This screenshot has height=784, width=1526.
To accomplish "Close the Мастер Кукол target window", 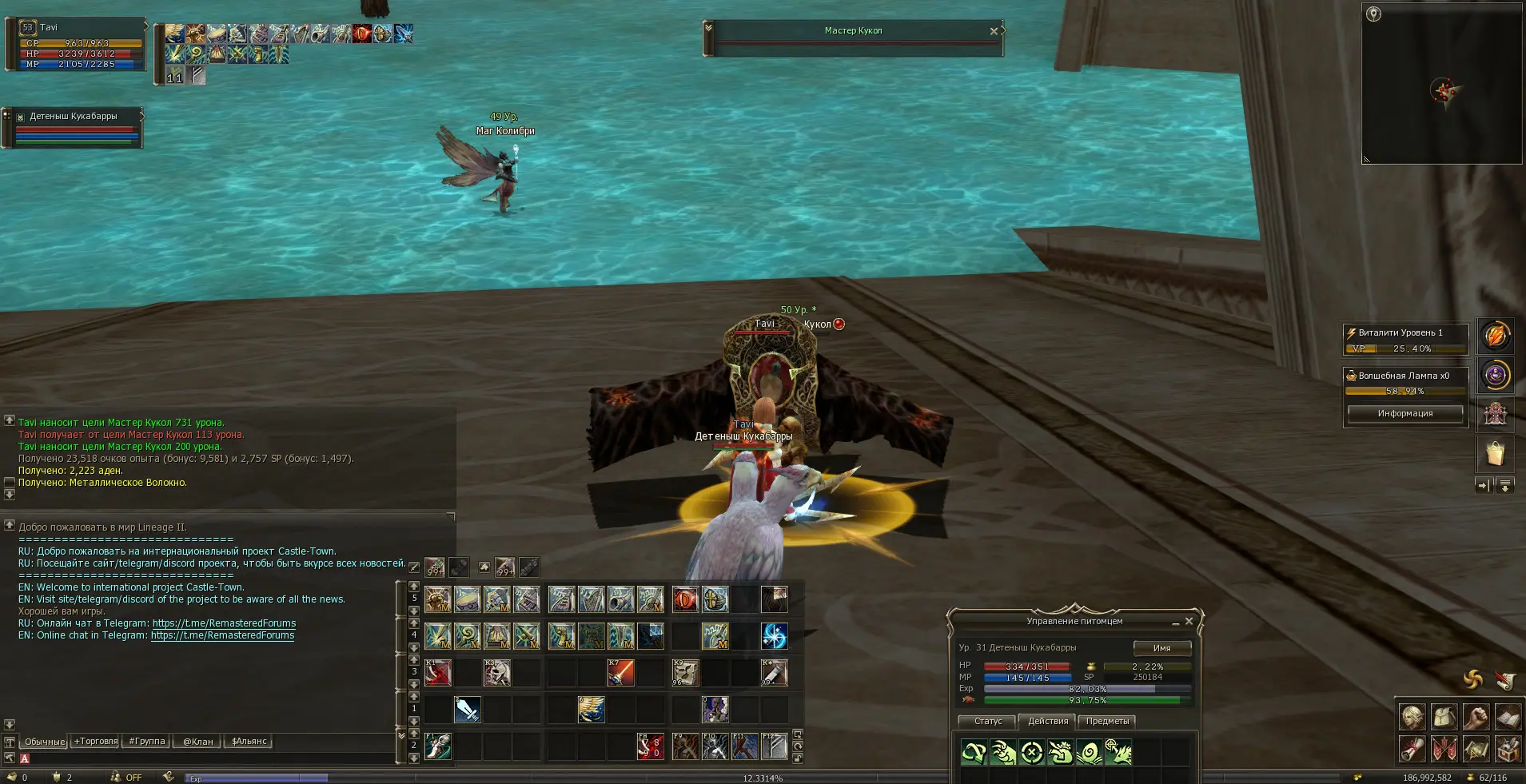I will tap(994, 31).
